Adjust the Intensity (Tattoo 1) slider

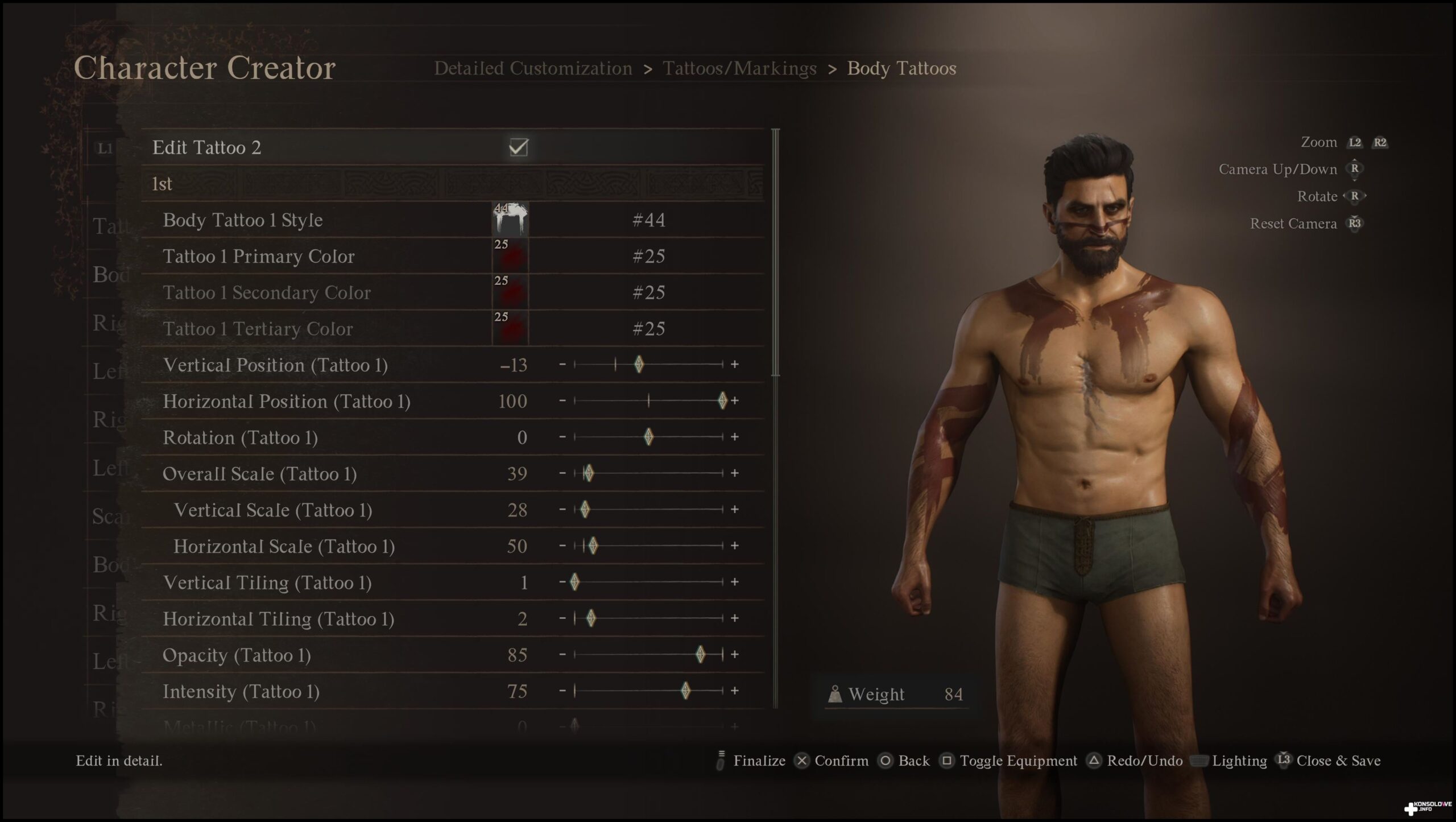685,691
